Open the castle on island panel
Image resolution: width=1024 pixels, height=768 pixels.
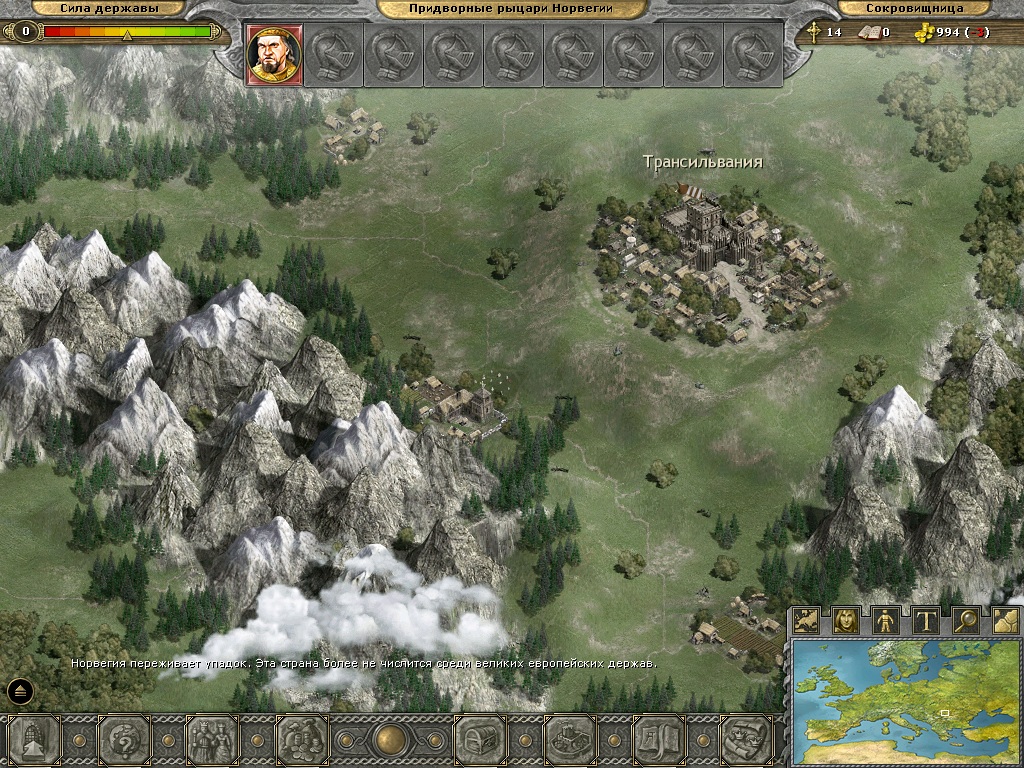(569, 741)
